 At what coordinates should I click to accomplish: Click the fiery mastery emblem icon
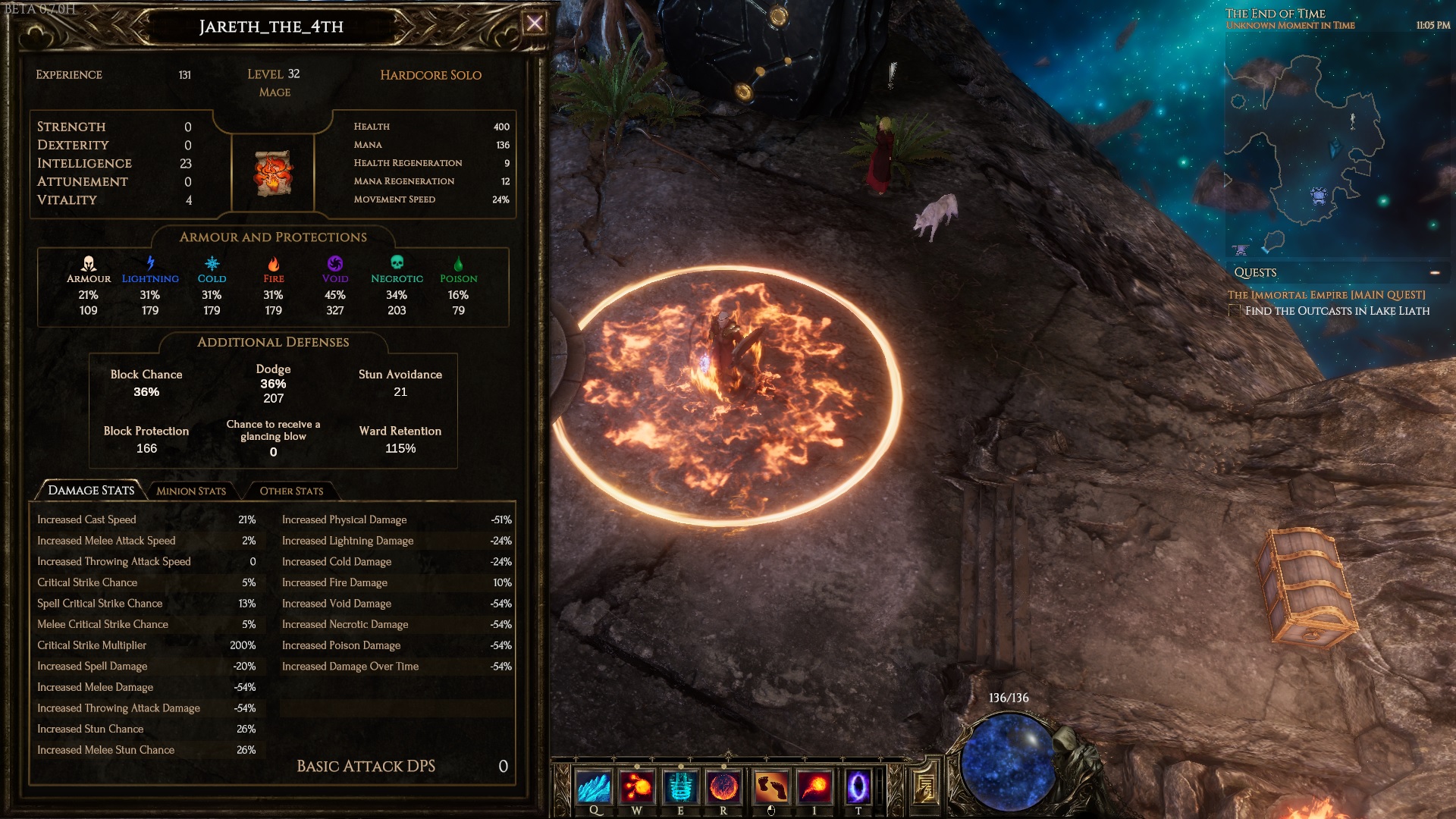[x=273, y=173]
